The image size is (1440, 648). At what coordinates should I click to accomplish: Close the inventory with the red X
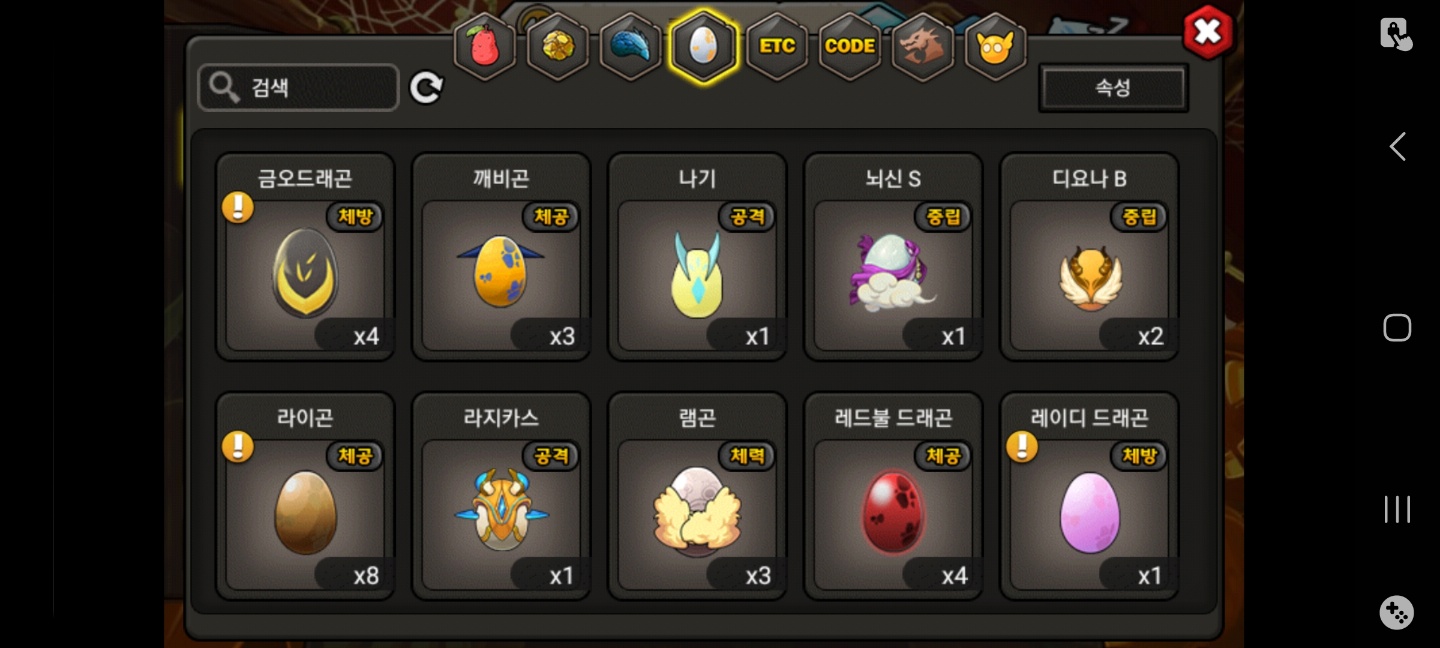(1207, 32)
